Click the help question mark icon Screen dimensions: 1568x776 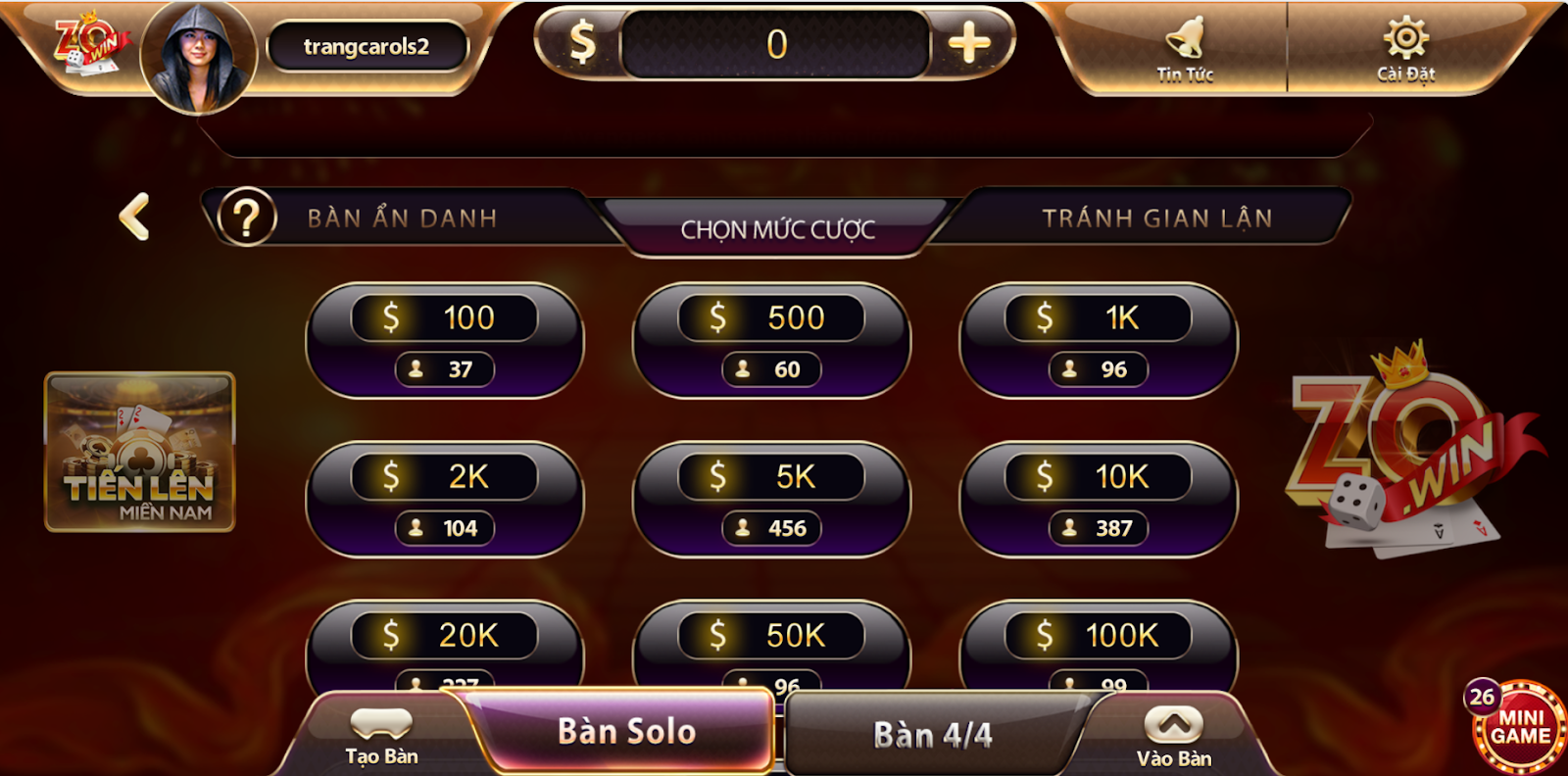click(248, 218)
